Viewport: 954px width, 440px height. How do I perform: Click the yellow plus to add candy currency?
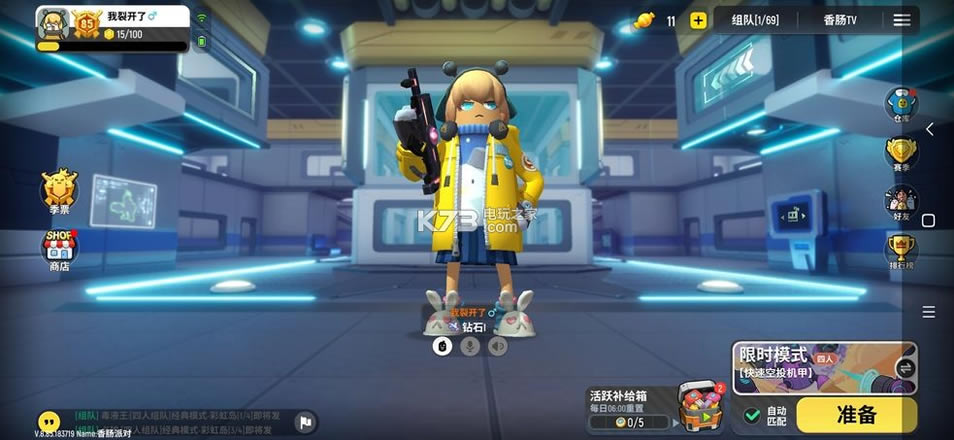point(698,20)
